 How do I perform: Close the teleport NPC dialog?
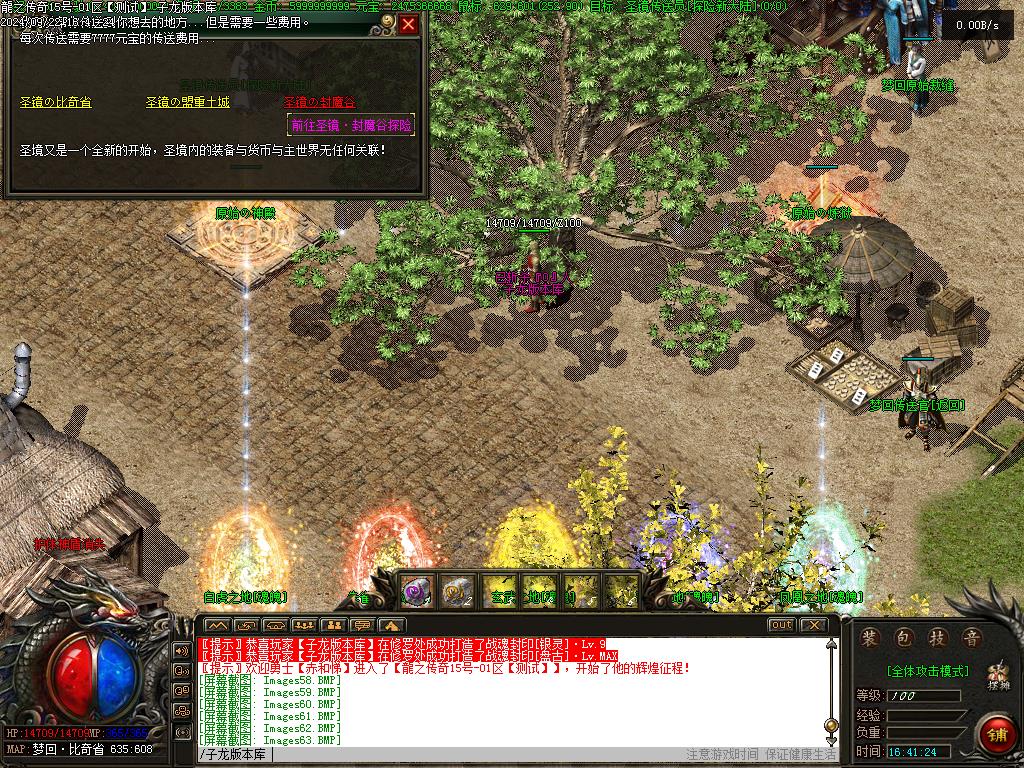point(408,25)
